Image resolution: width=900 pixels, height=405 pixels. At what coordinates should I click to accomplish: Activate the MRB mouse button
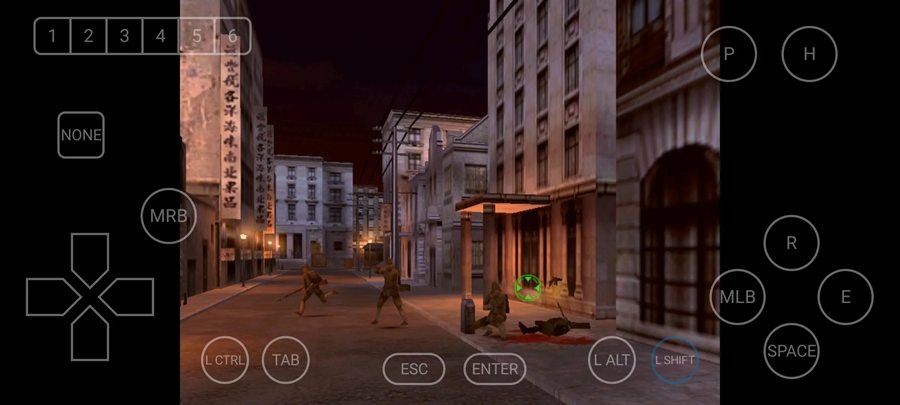(168, 216)
